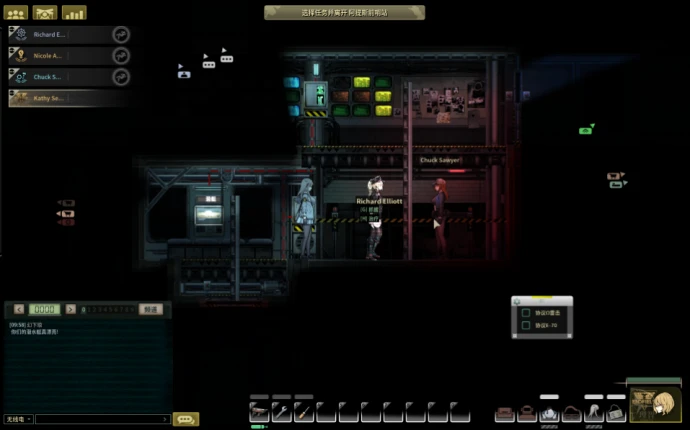Focus the chat message input box

tap(102, 419)
